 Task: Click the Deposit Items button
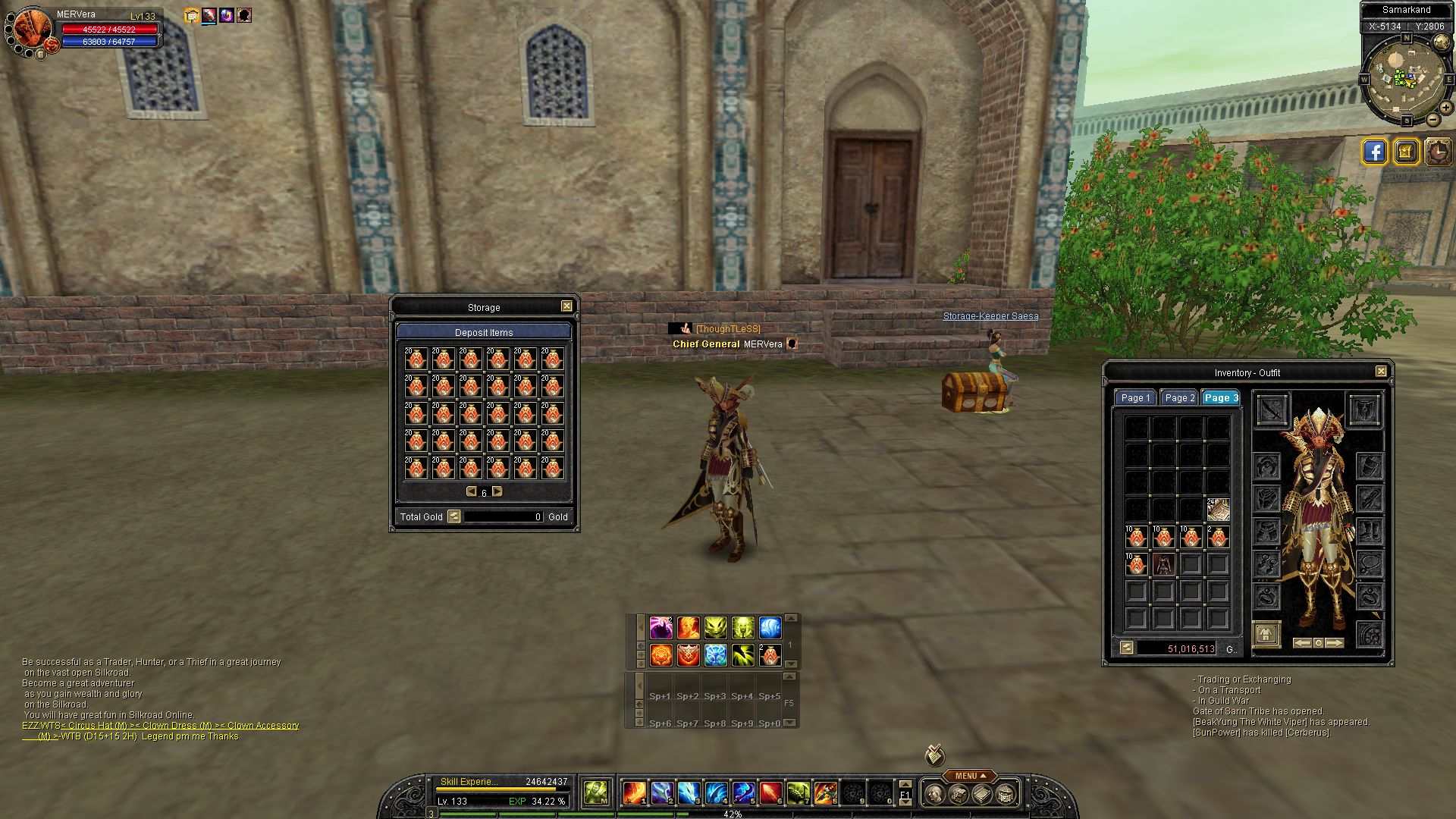(x=484, y=332)
